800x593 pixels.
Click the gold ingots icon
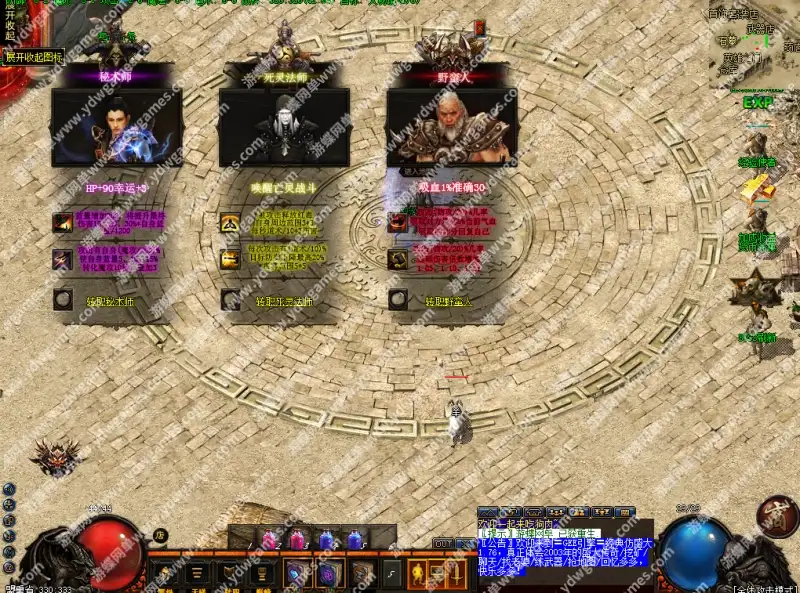(x=757, y=188)
